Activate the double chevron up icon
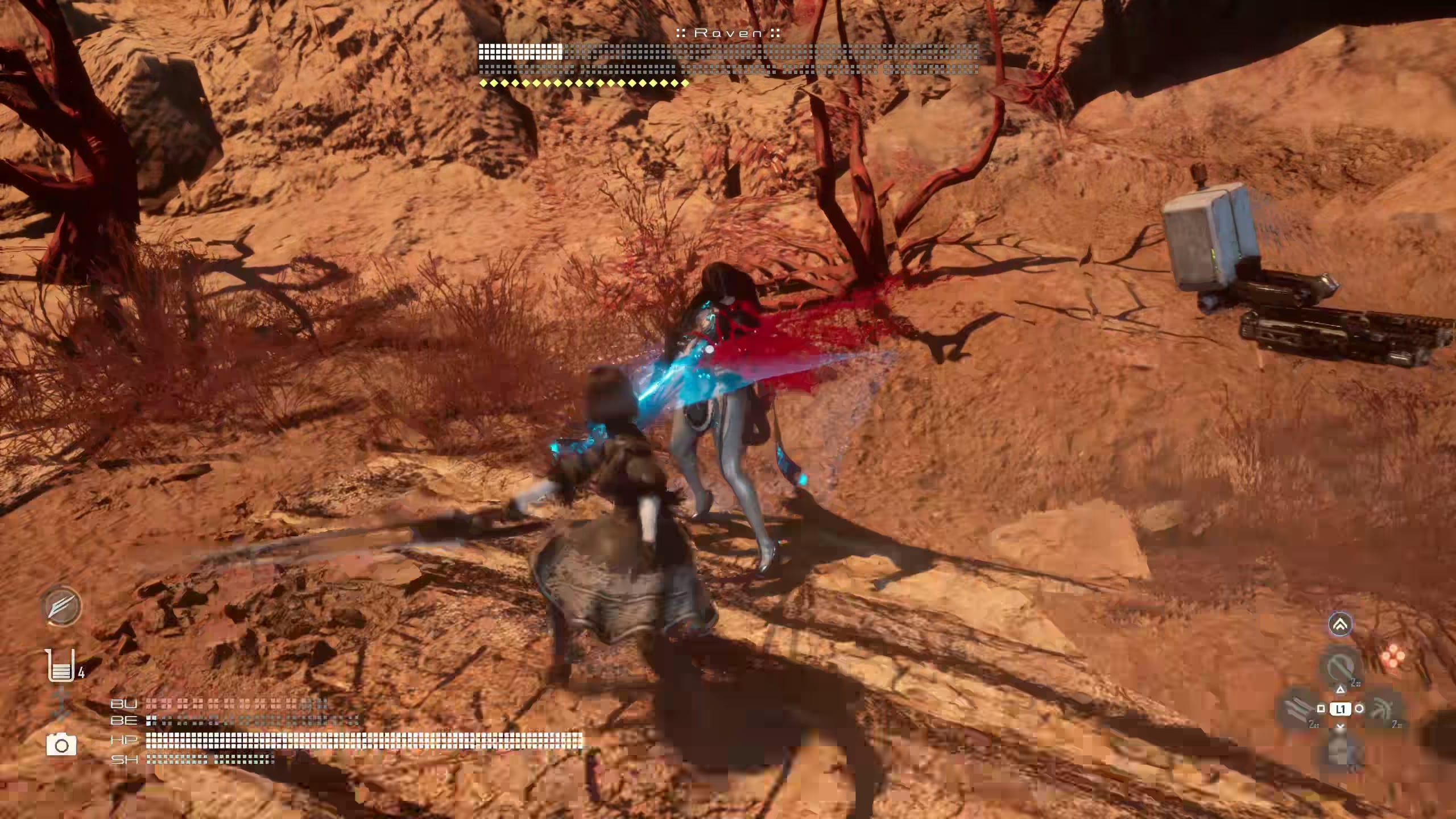This screenshot has height=819, width=1456. [x=1340, y=624]
